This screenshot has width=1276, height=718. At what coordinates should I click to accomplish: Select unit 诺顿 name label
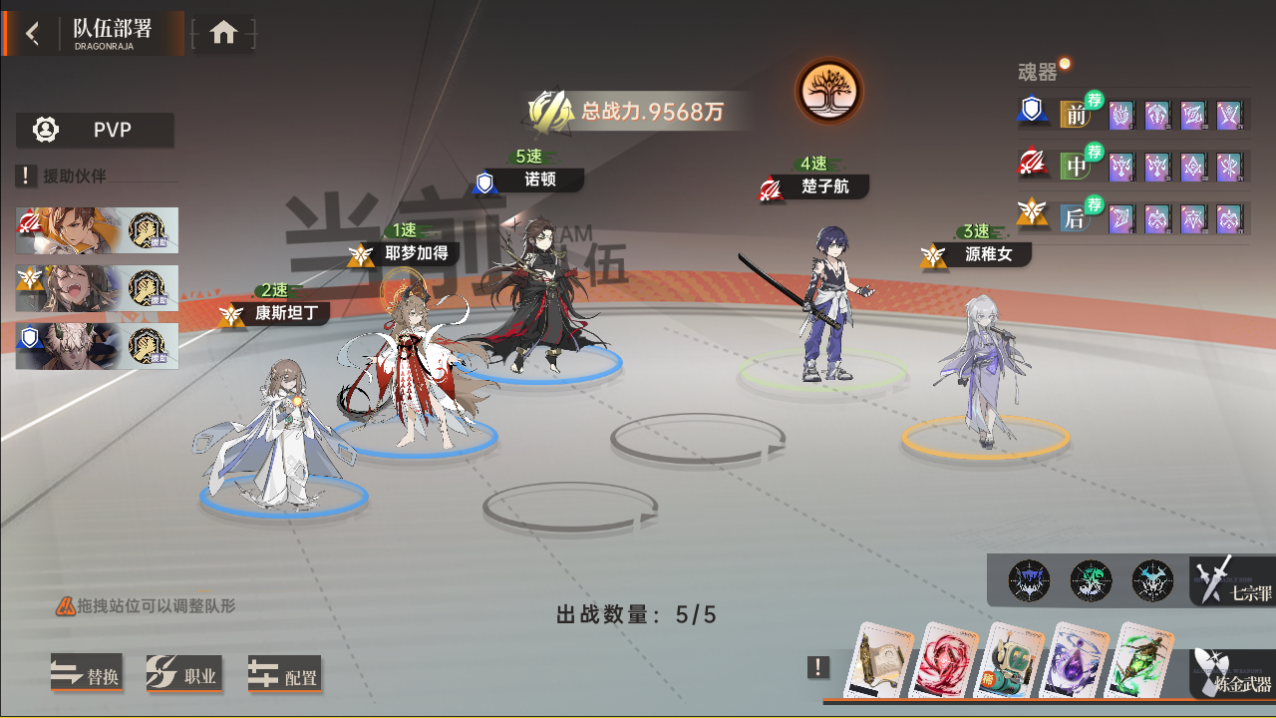(x=539, y=181)
